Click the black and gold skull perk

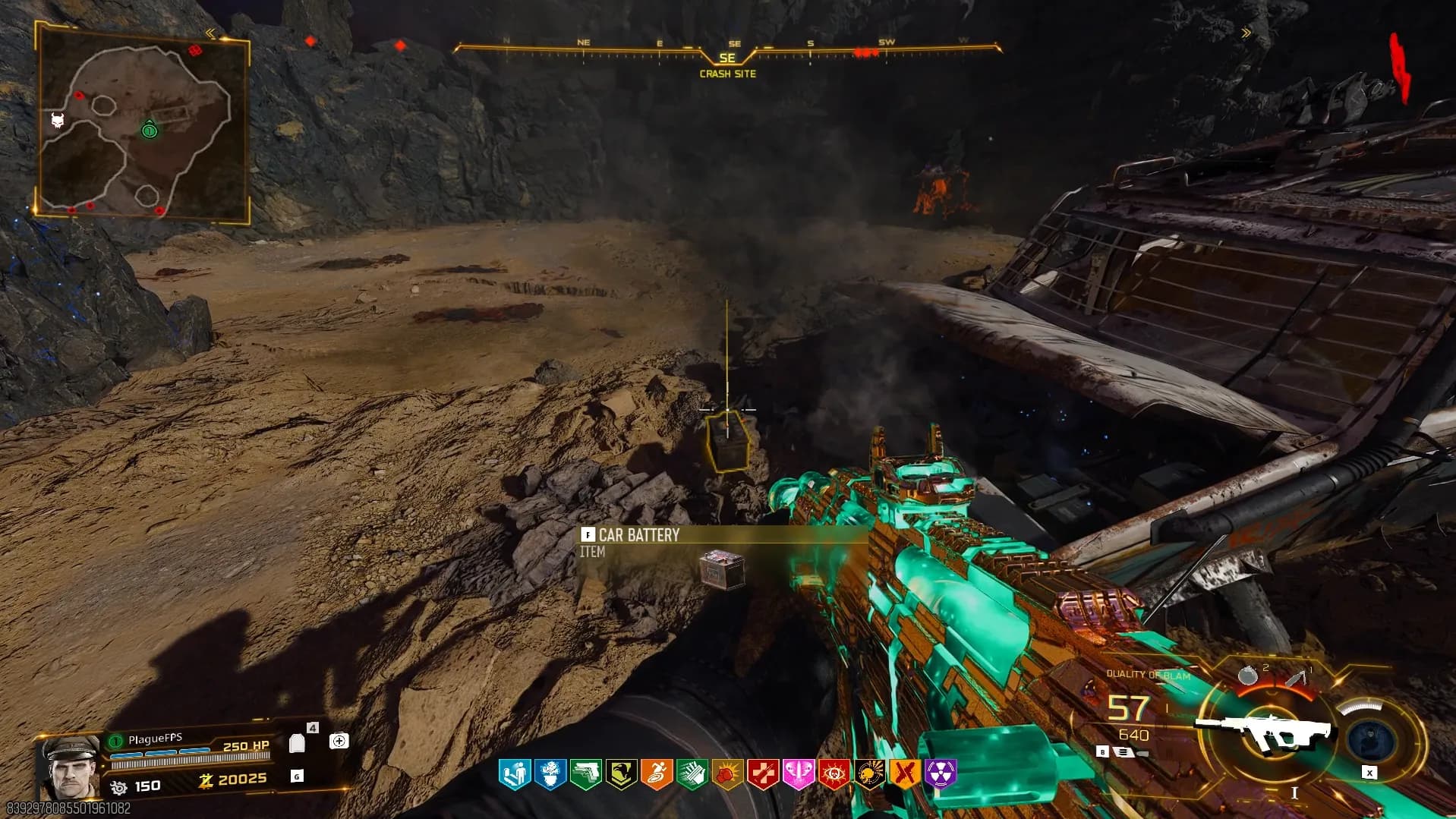pyautogui.click(x=869, y=774)
